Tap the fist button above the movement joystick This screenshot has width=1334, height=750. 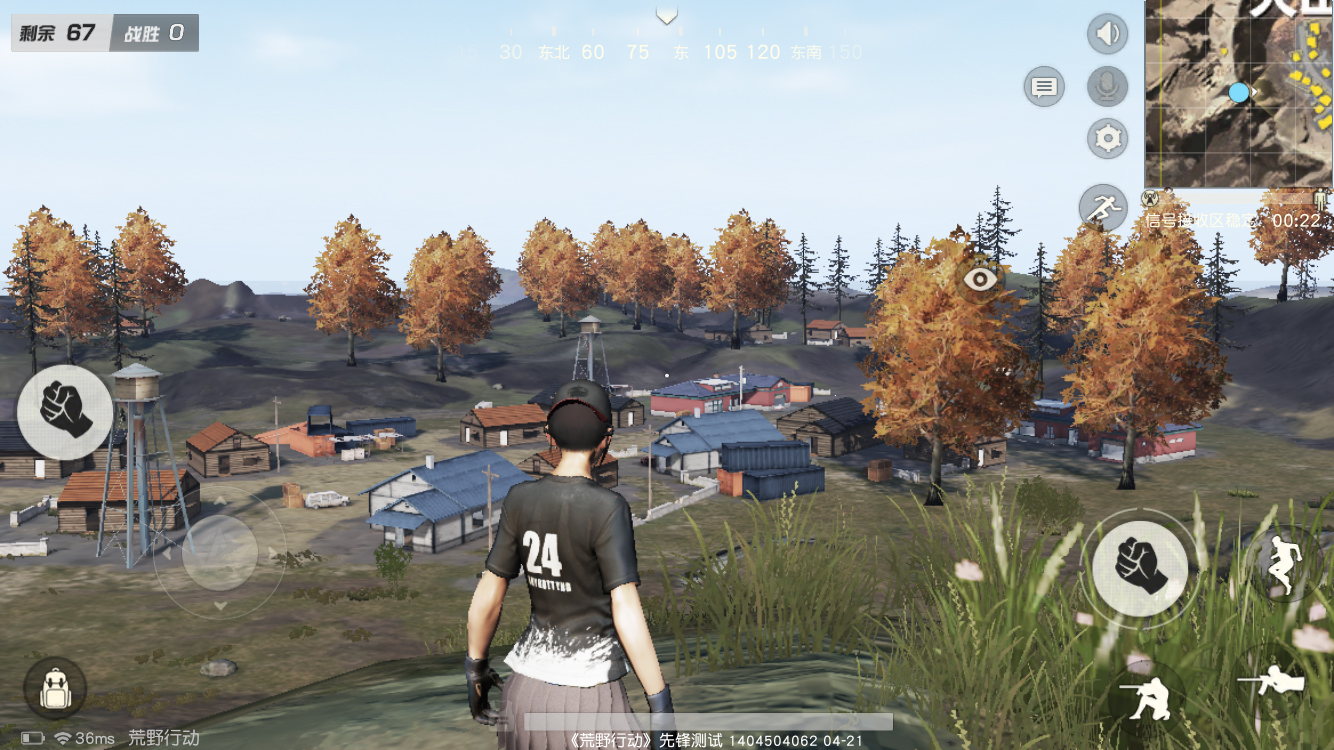coord(65,411)
